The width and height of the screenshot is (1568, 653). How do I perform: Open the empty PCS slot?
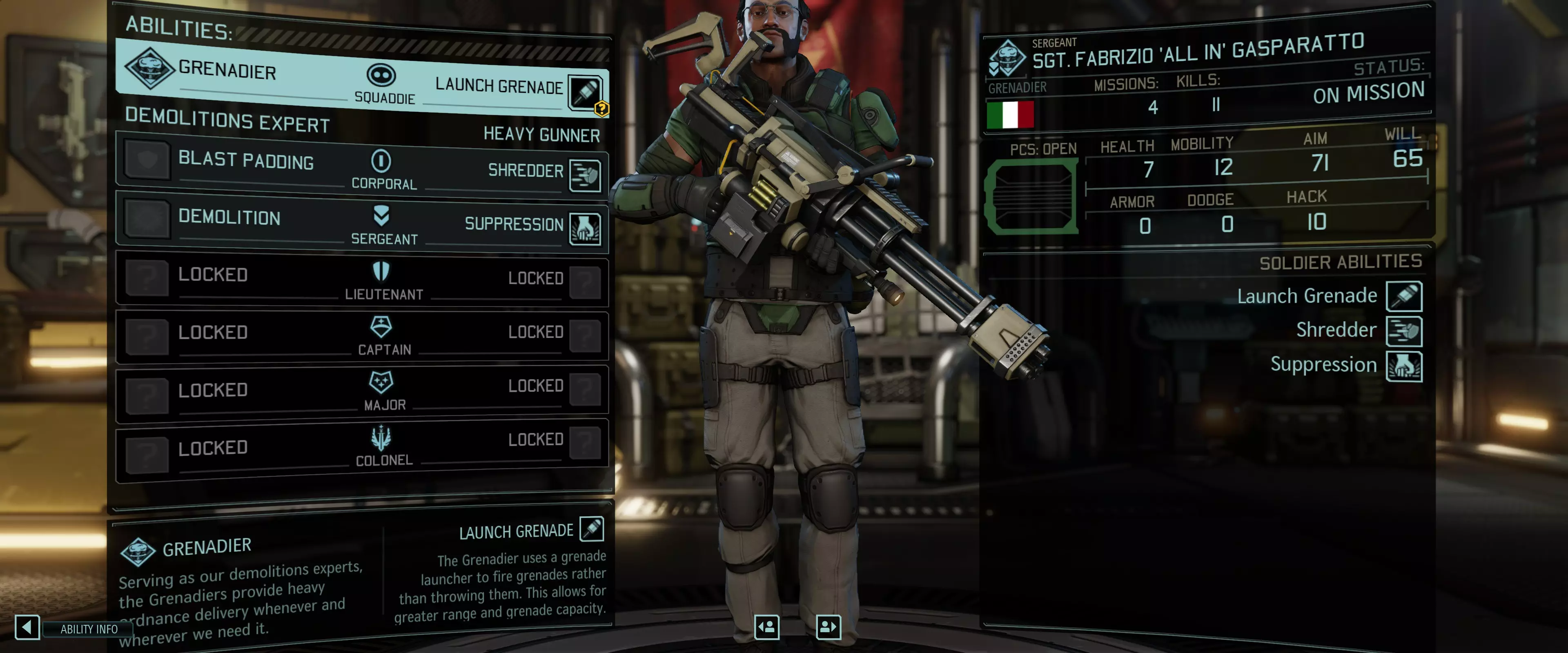click(1032, 197)
